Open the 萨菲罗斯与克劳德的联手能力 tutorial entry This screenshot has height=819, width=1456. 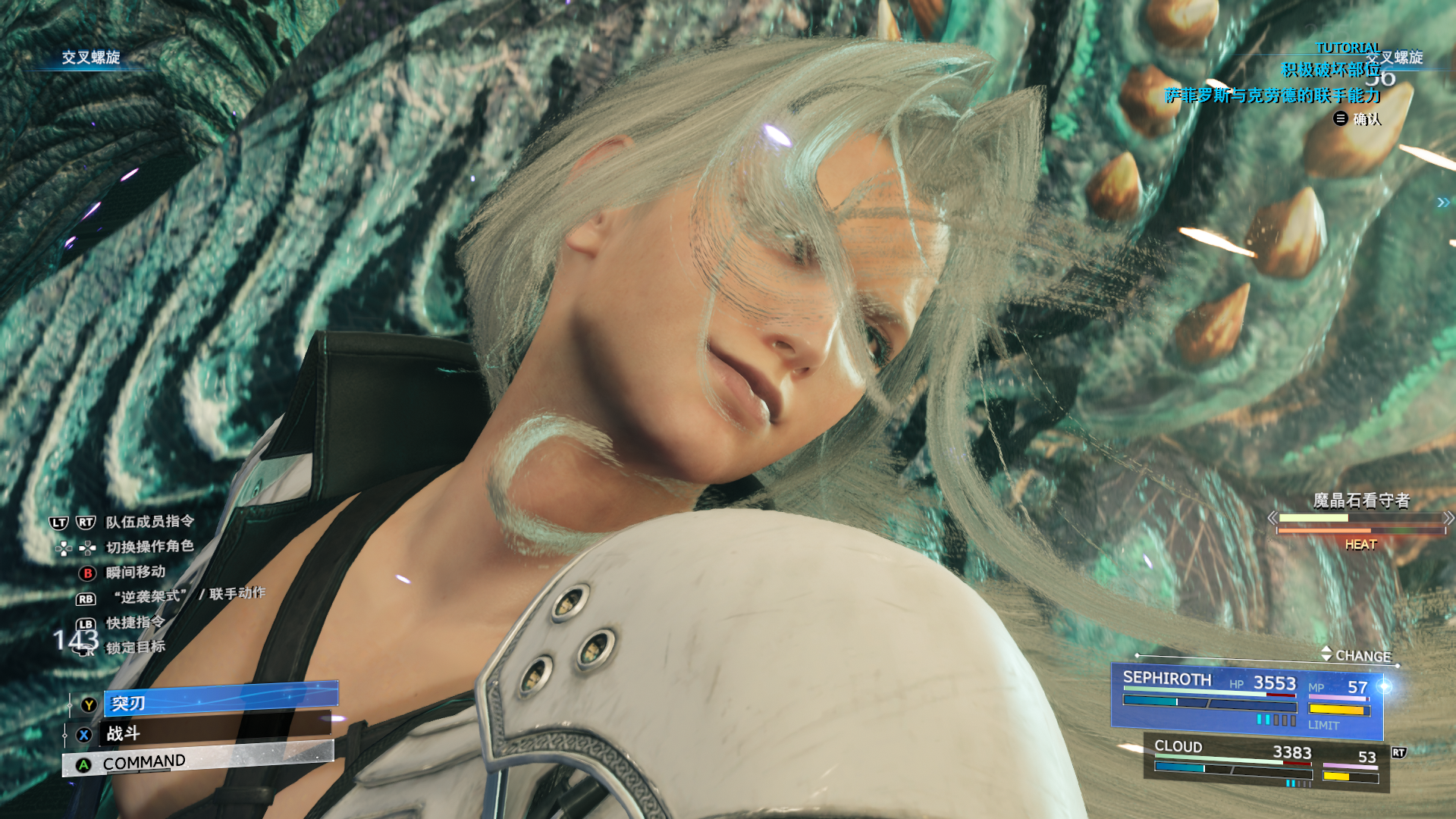[1272, 96]
